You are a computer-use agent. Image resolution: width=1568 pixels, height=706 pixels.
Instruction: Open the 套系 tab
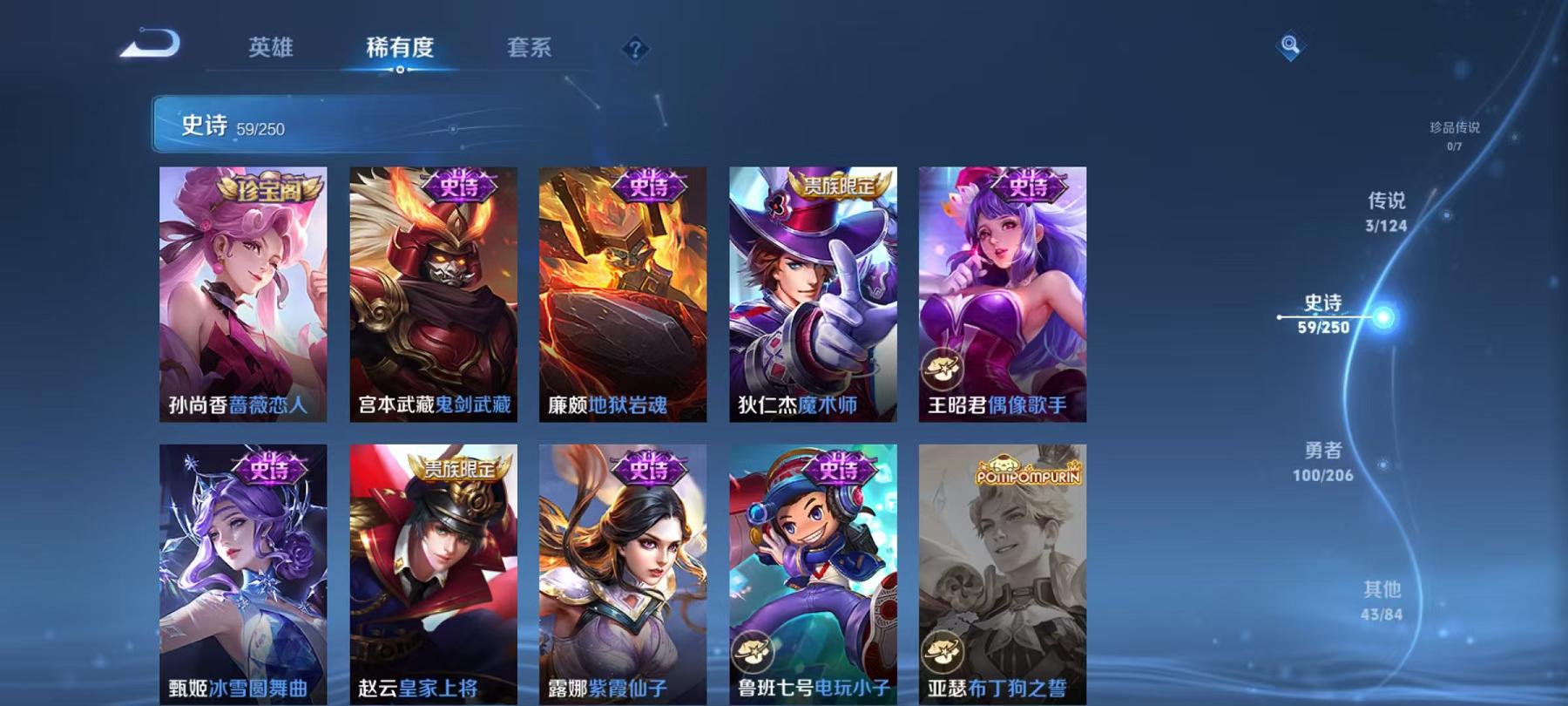point(531,49)
